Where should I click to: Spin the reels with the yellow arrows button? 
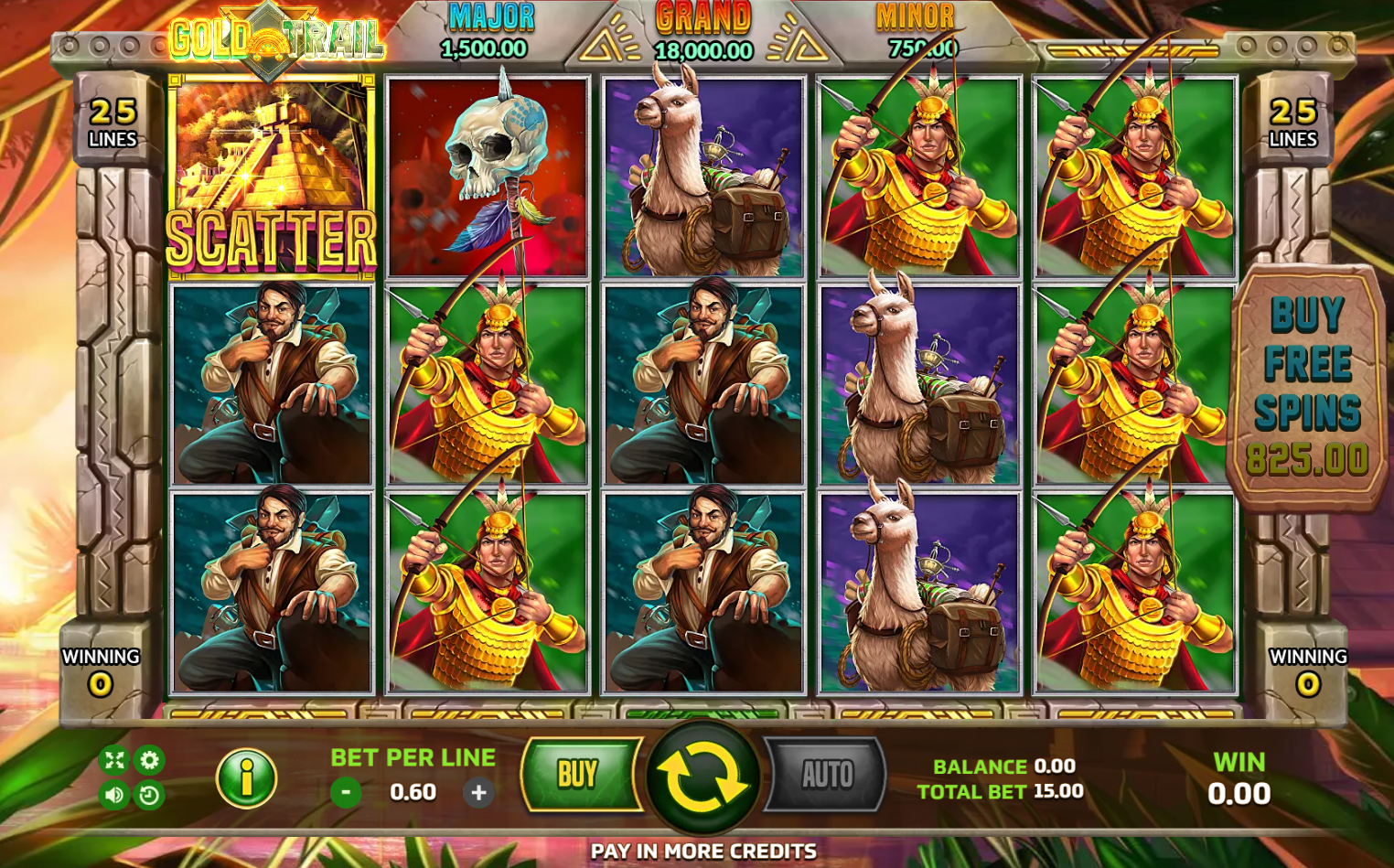click(x=702, y=777)
